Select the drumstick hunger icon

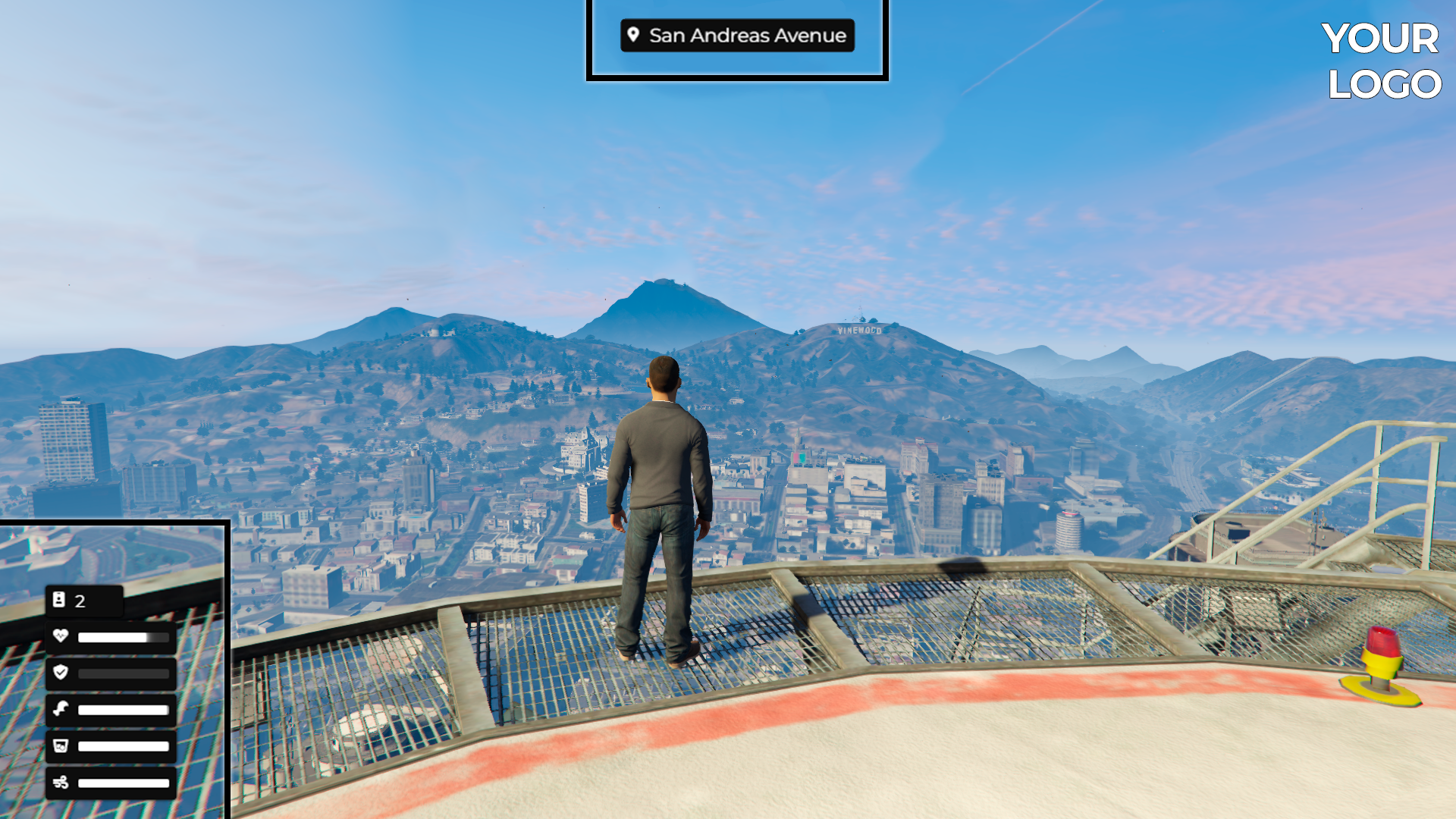61,709
